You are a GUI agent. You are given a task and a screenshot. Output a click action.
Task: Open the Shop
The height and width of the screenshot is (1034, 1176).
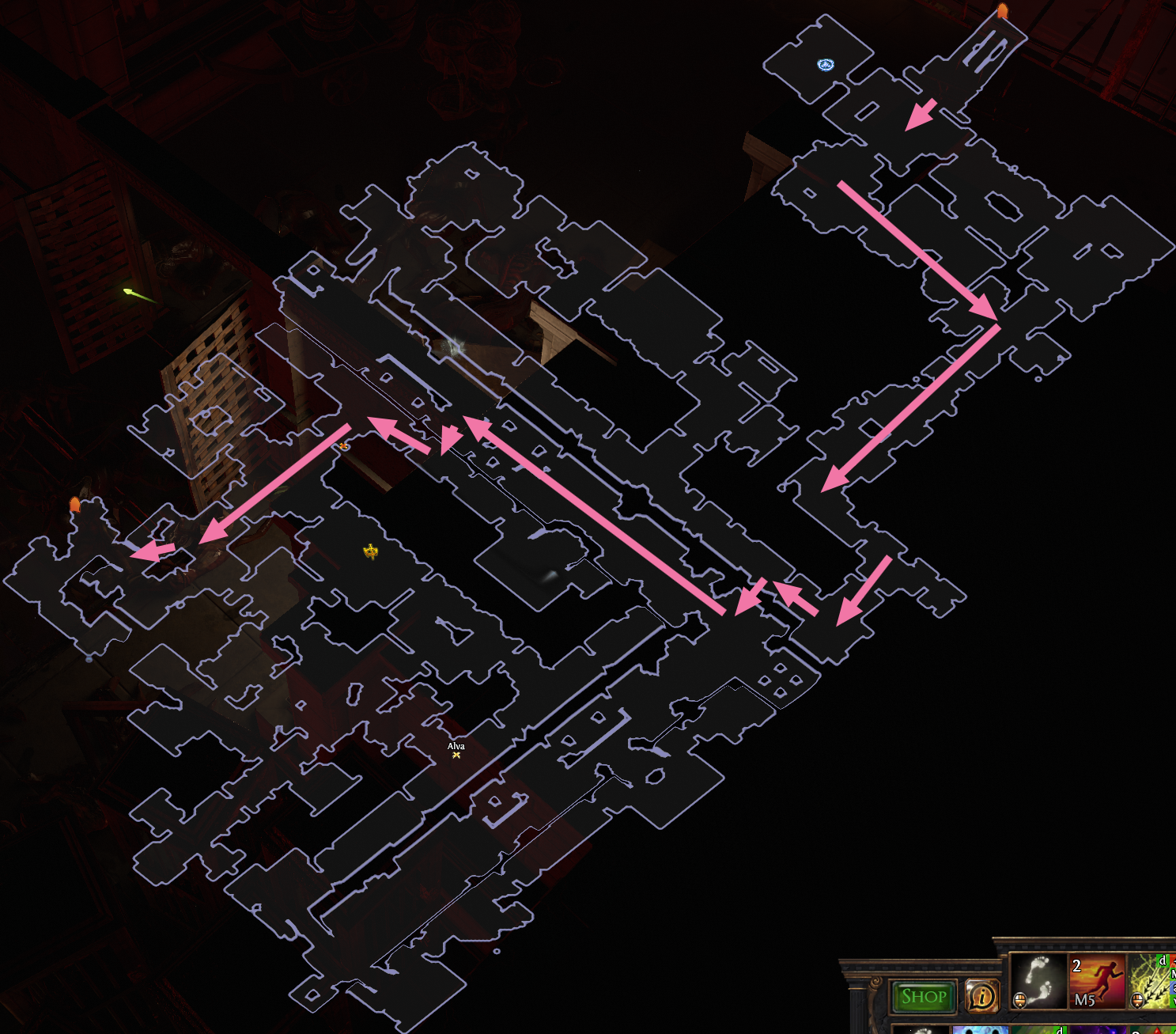pos(924,995)
